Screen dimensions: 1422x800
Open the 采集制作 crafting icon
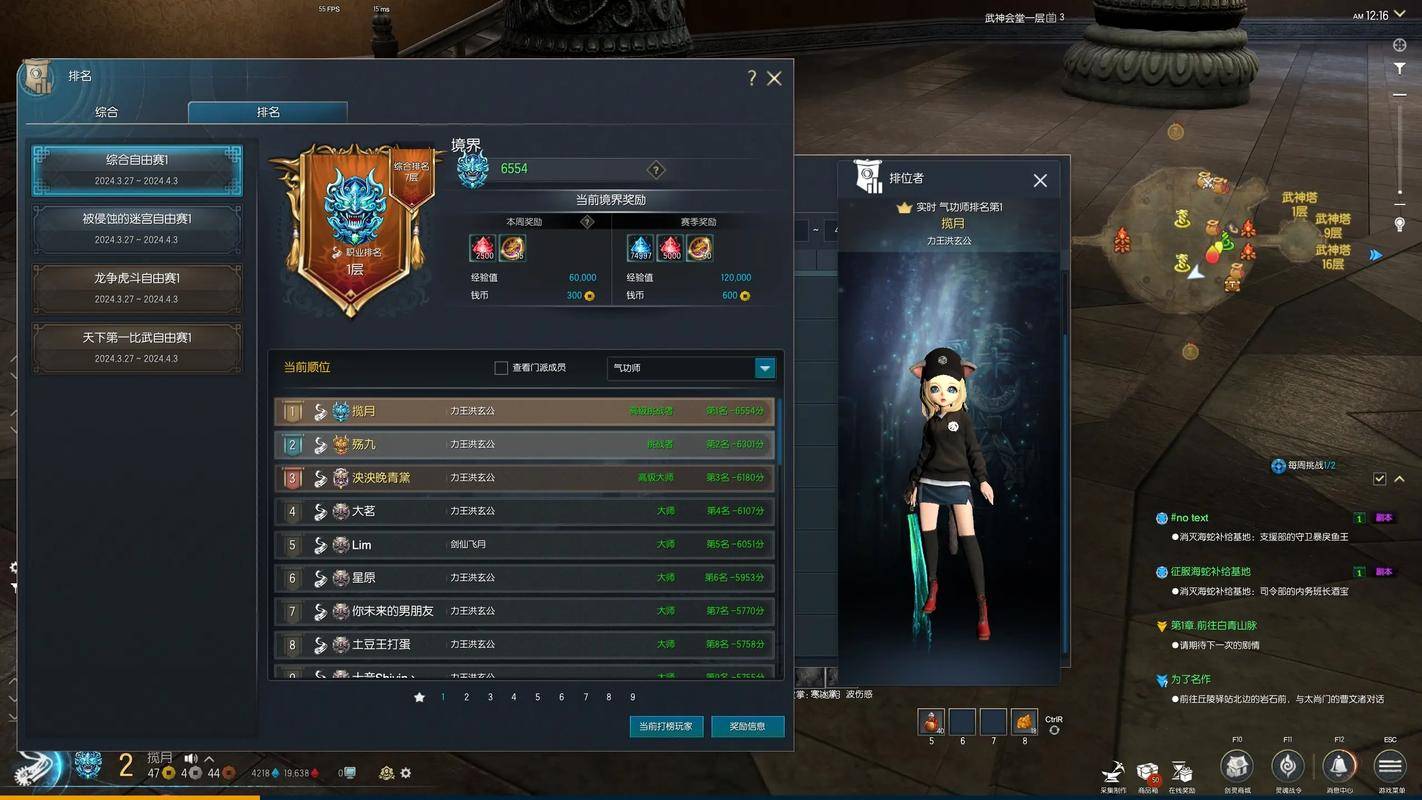(x=1113, y=772)
